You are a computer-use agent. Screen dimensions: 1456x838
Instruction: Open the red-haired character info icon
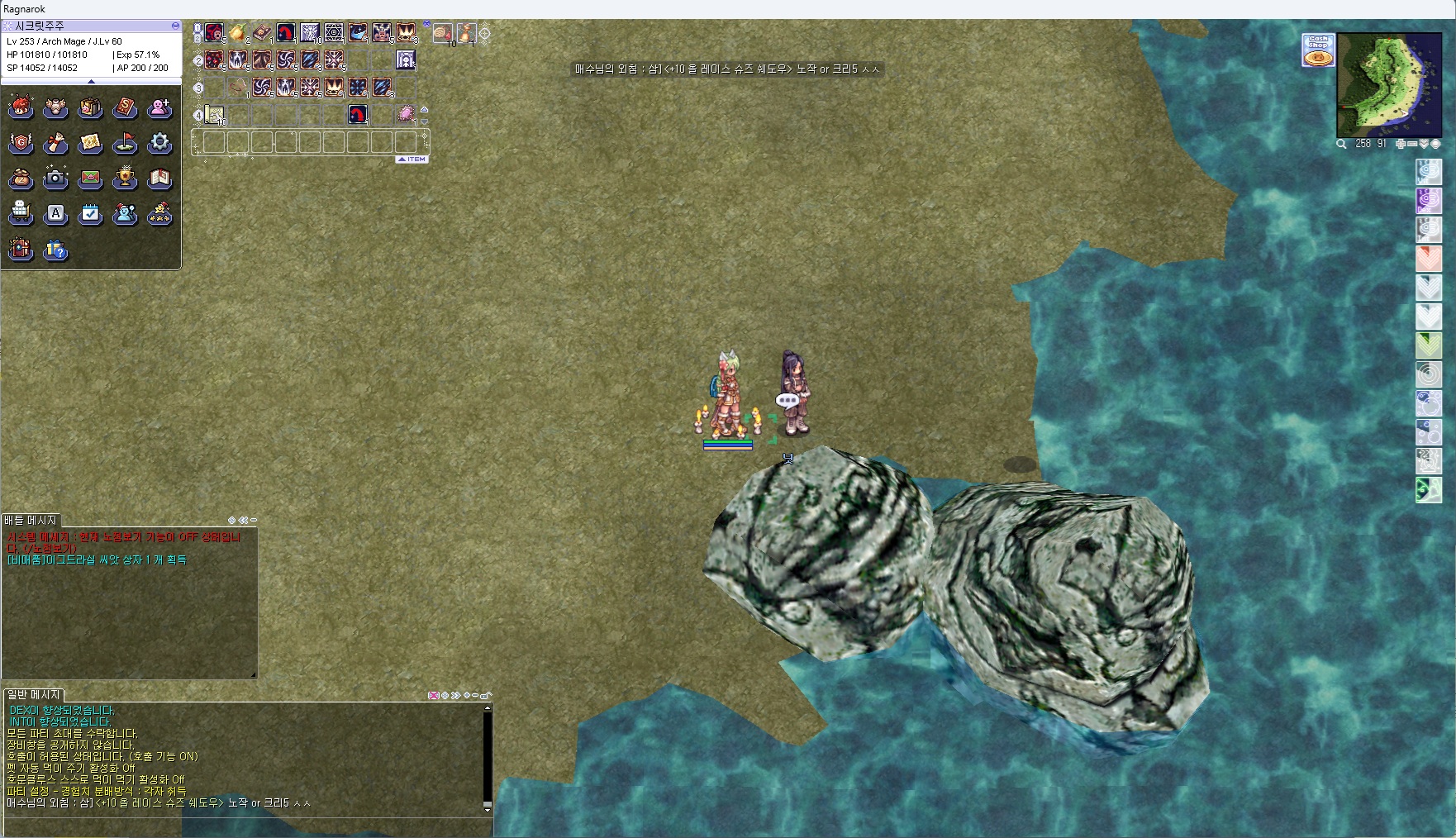[21, 107]
